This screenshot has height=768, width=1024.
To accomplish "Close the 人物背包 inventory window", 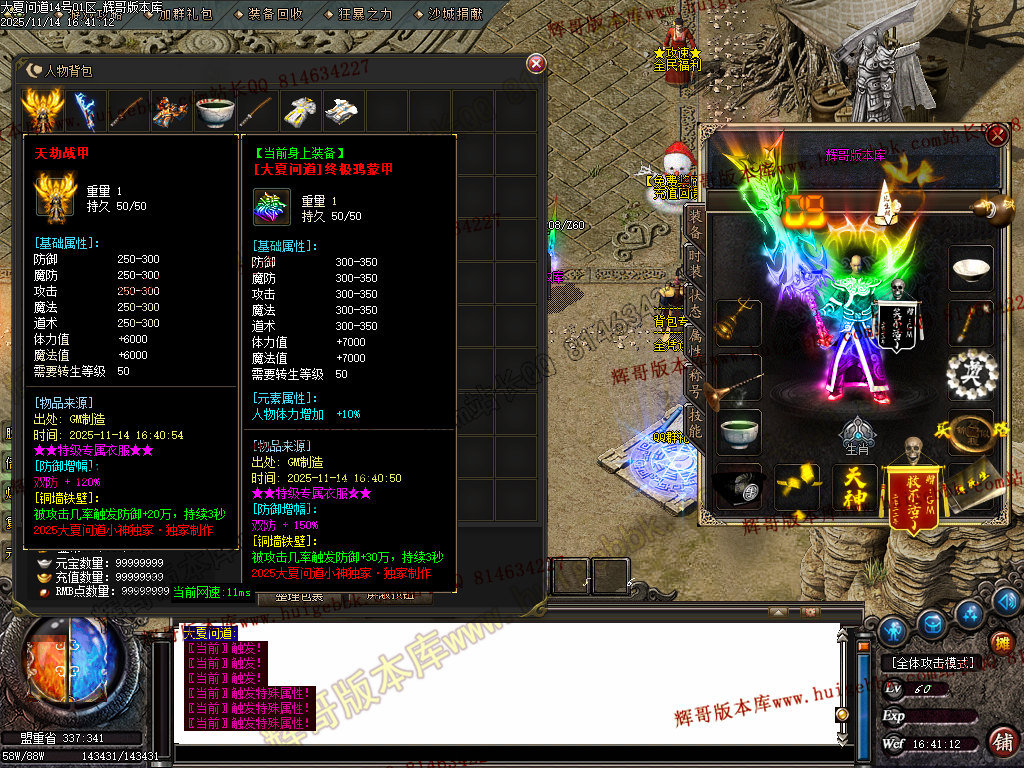I will [x=536, y=64].
